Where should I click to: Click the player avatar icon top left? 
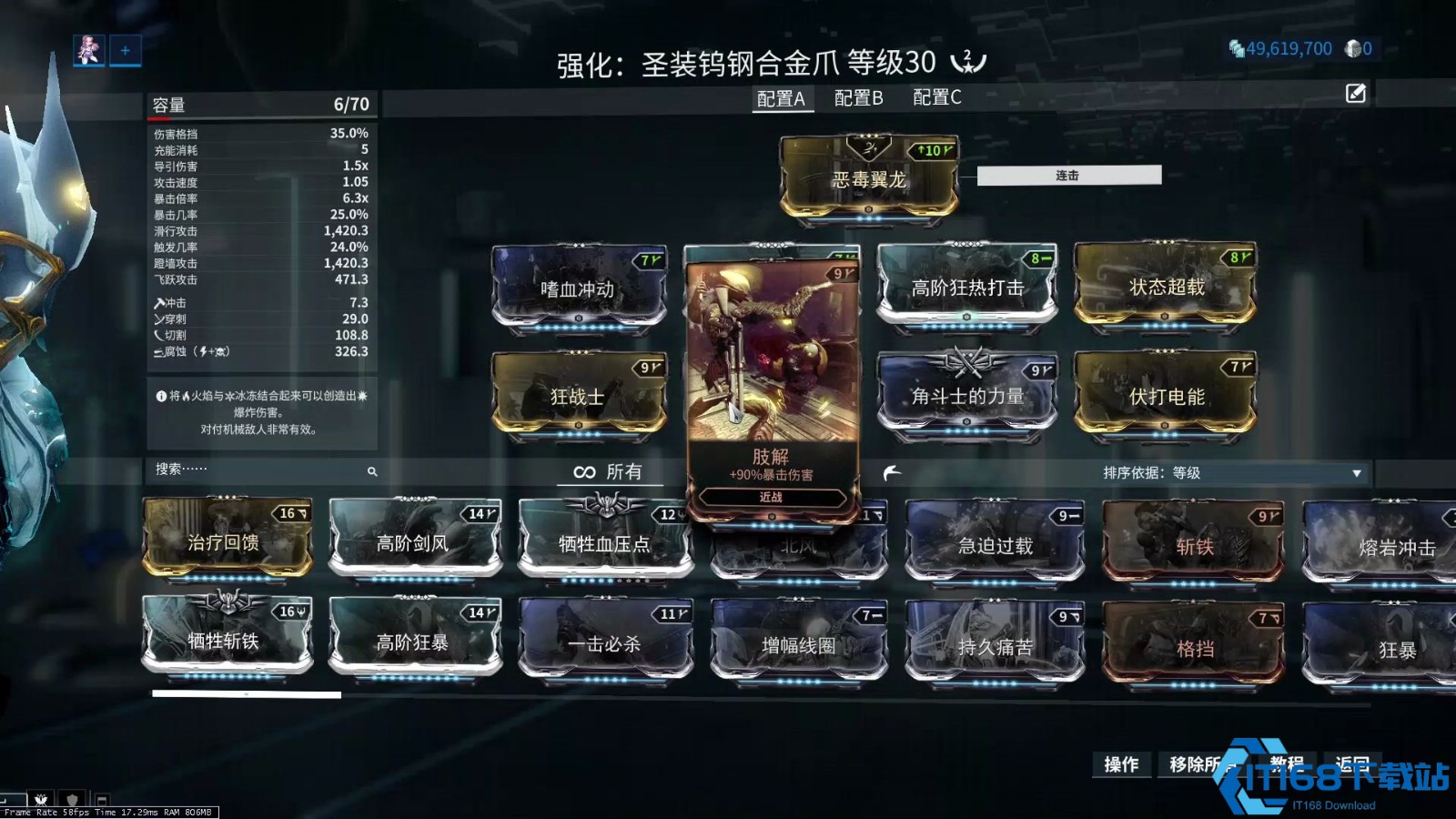(x=86, y=50)
